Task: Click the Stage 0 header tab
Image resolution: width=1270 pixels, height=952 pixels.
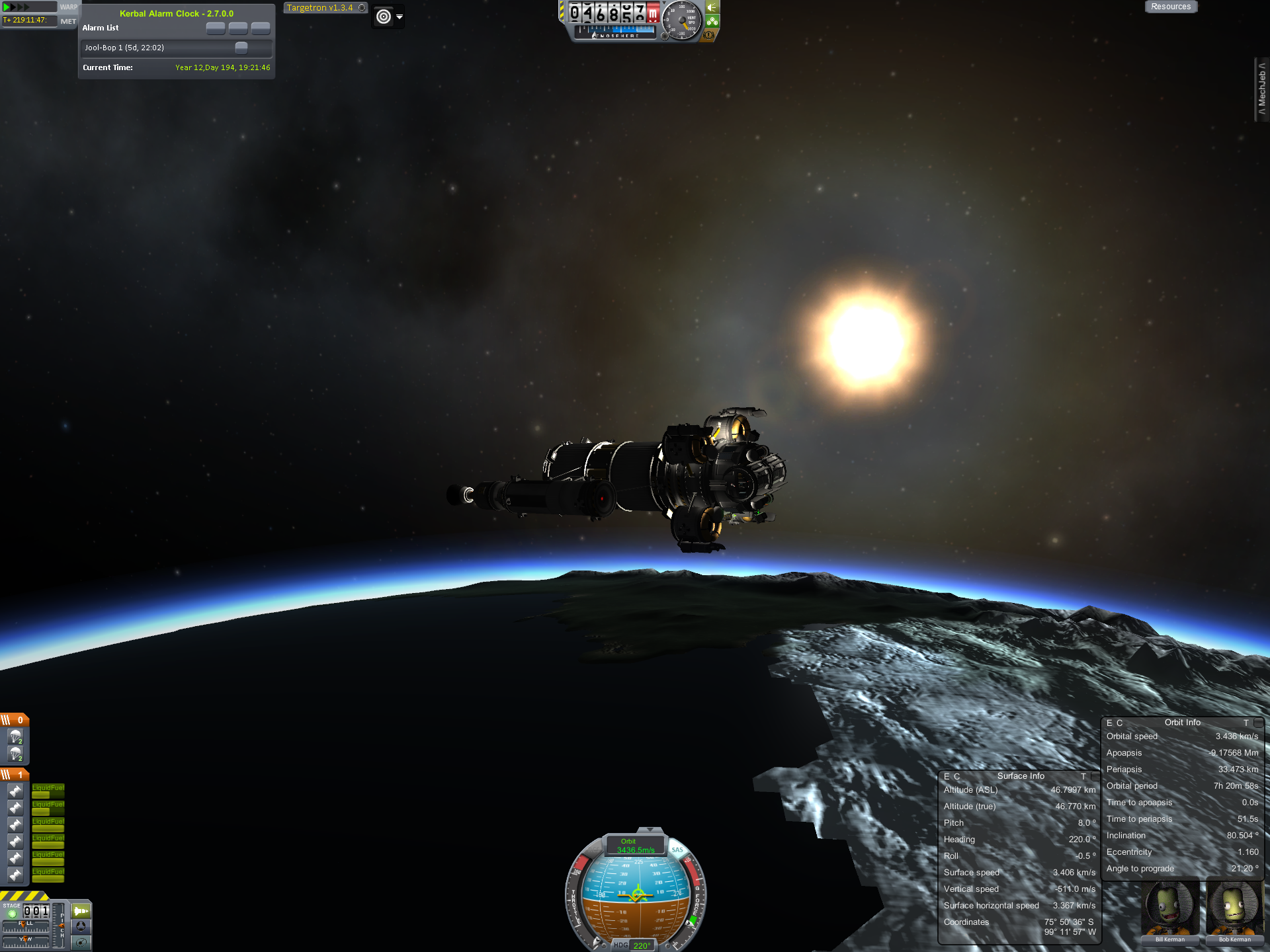Action: pos(14,720)
